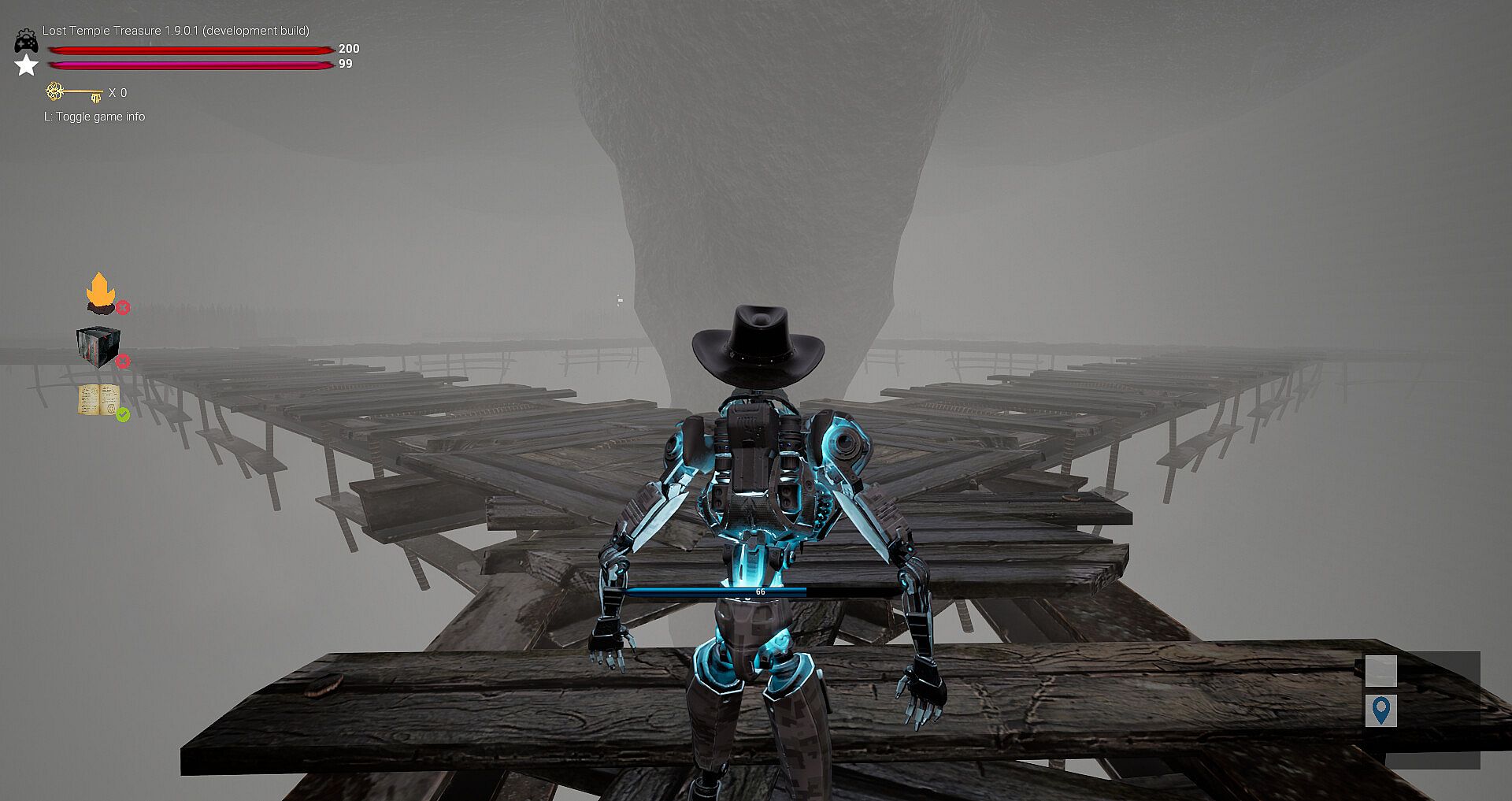Click the blue map pin button
The width and height of the screenshot is (1512, 801).
[x=1380, y=710]
